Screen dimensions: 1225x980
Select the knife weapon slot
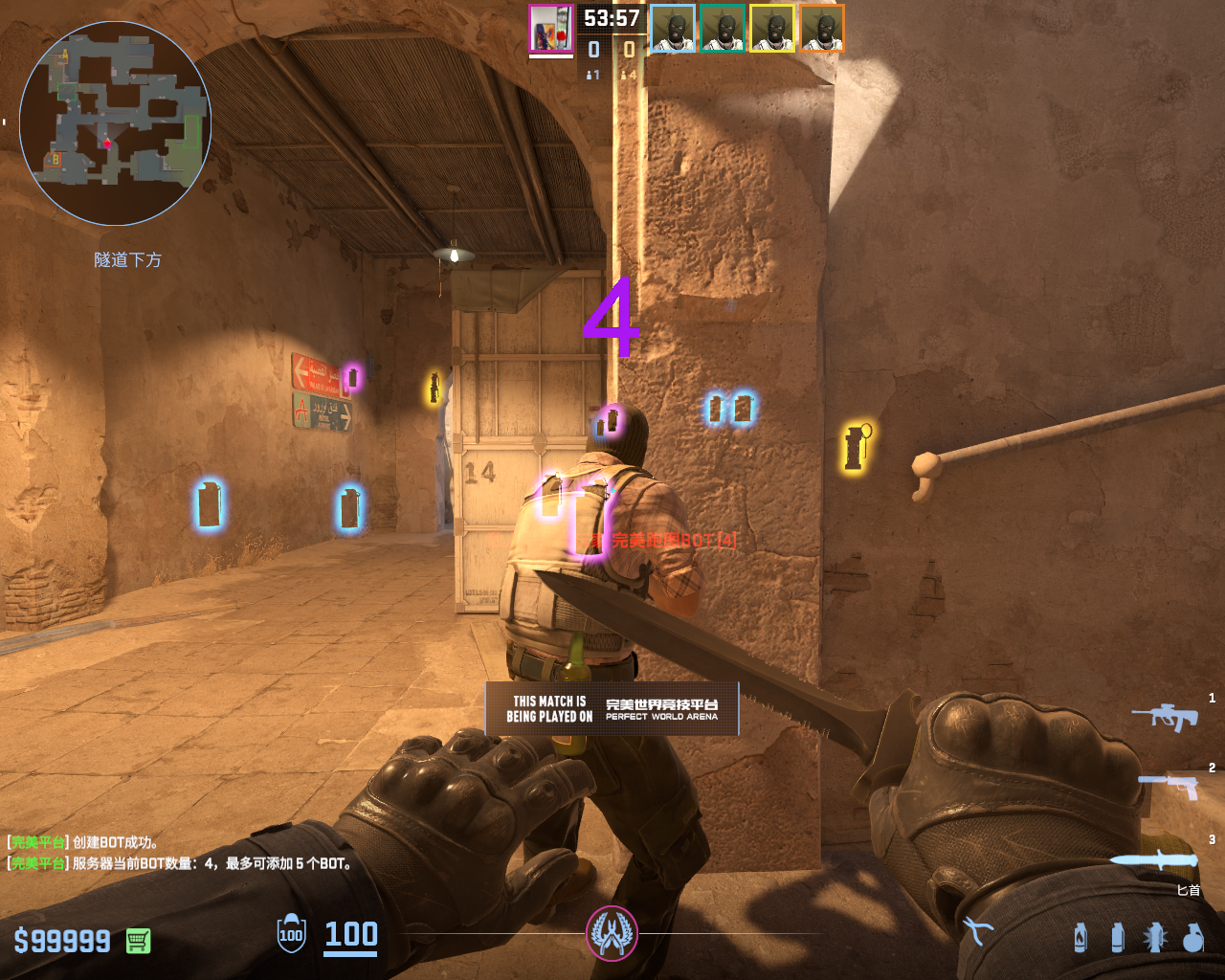[x=1156, y=857]
